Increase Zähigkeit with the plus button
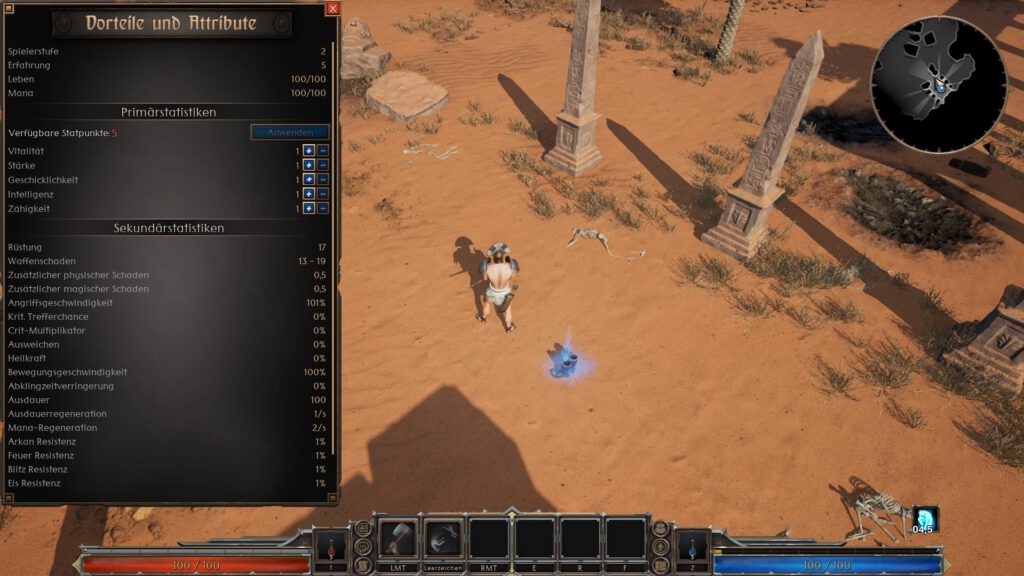 tap(310, 208)
